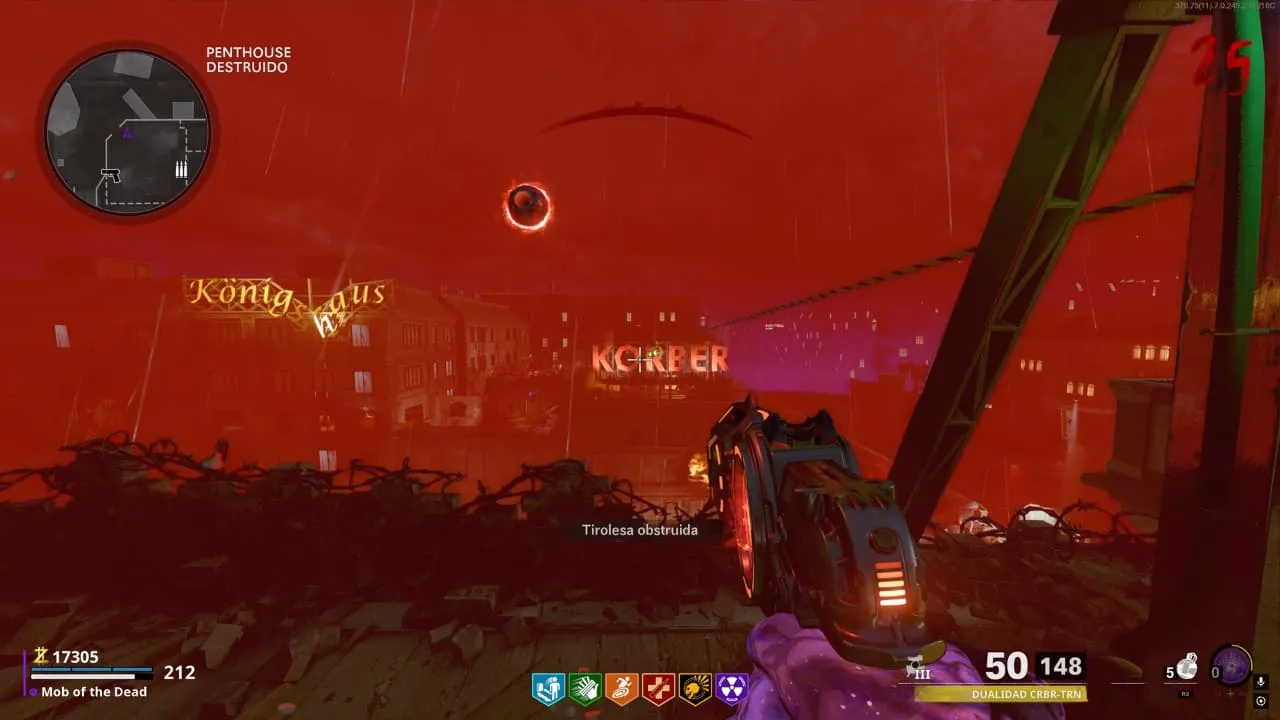This screenshot has height=720, width=1280.
Task: Select the green fast-hands perk icon
Action: (584, 689)
